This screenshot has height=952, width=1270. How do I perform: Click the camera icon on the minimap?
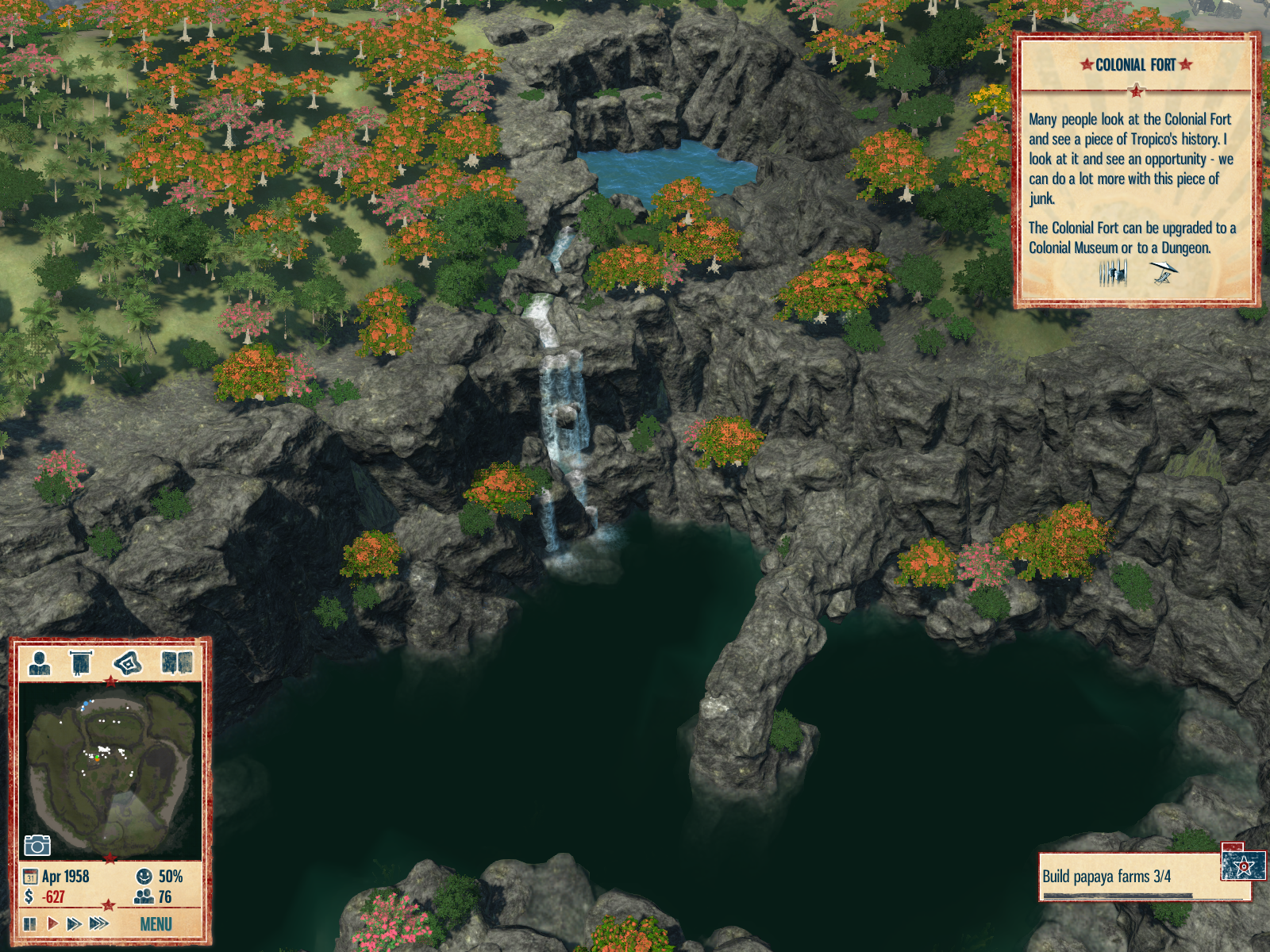(37, 846)
